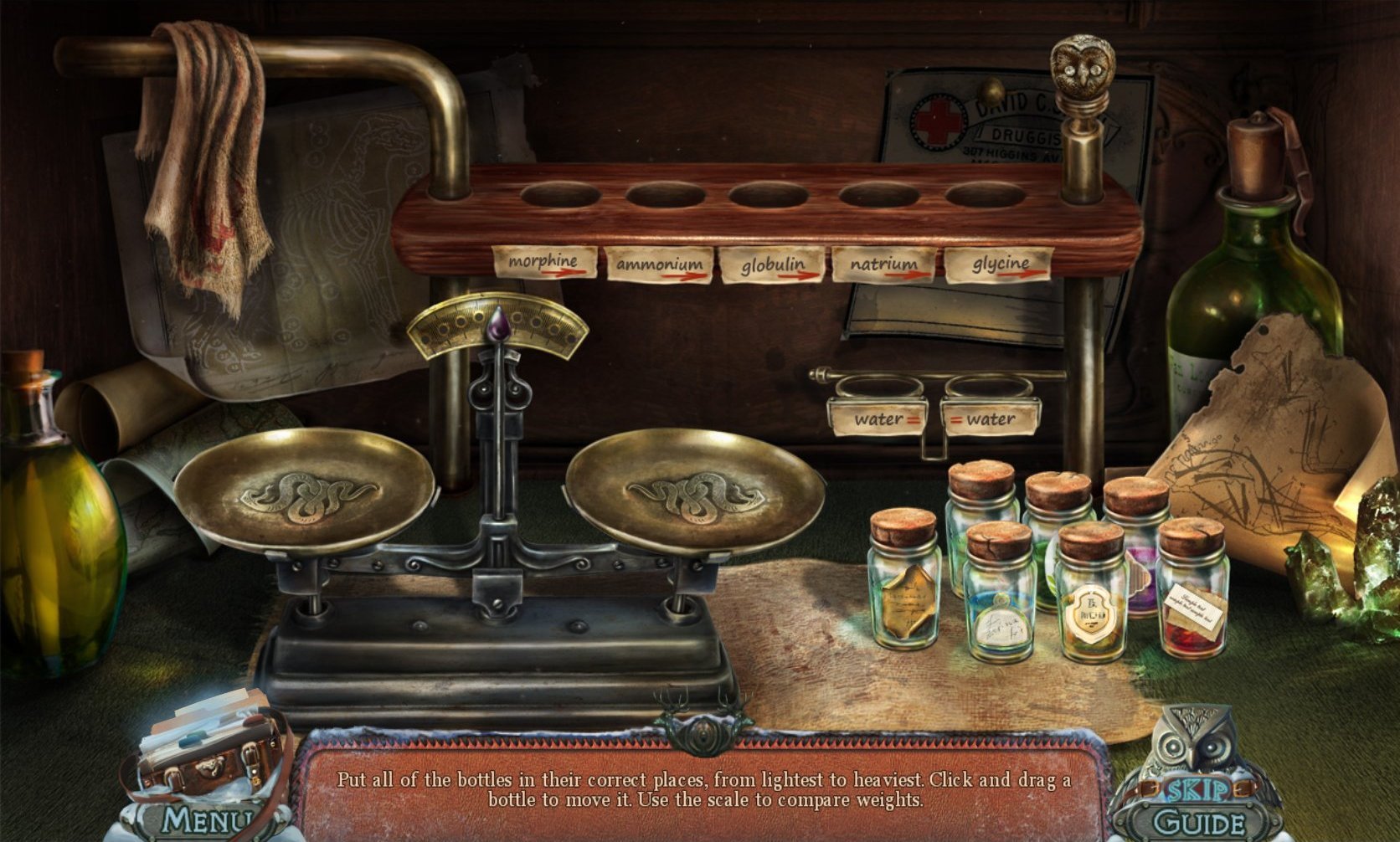Viewport: 1400px width, 842px height.
Task: Choose the rack hole above the globulin label
Action: 768,196
